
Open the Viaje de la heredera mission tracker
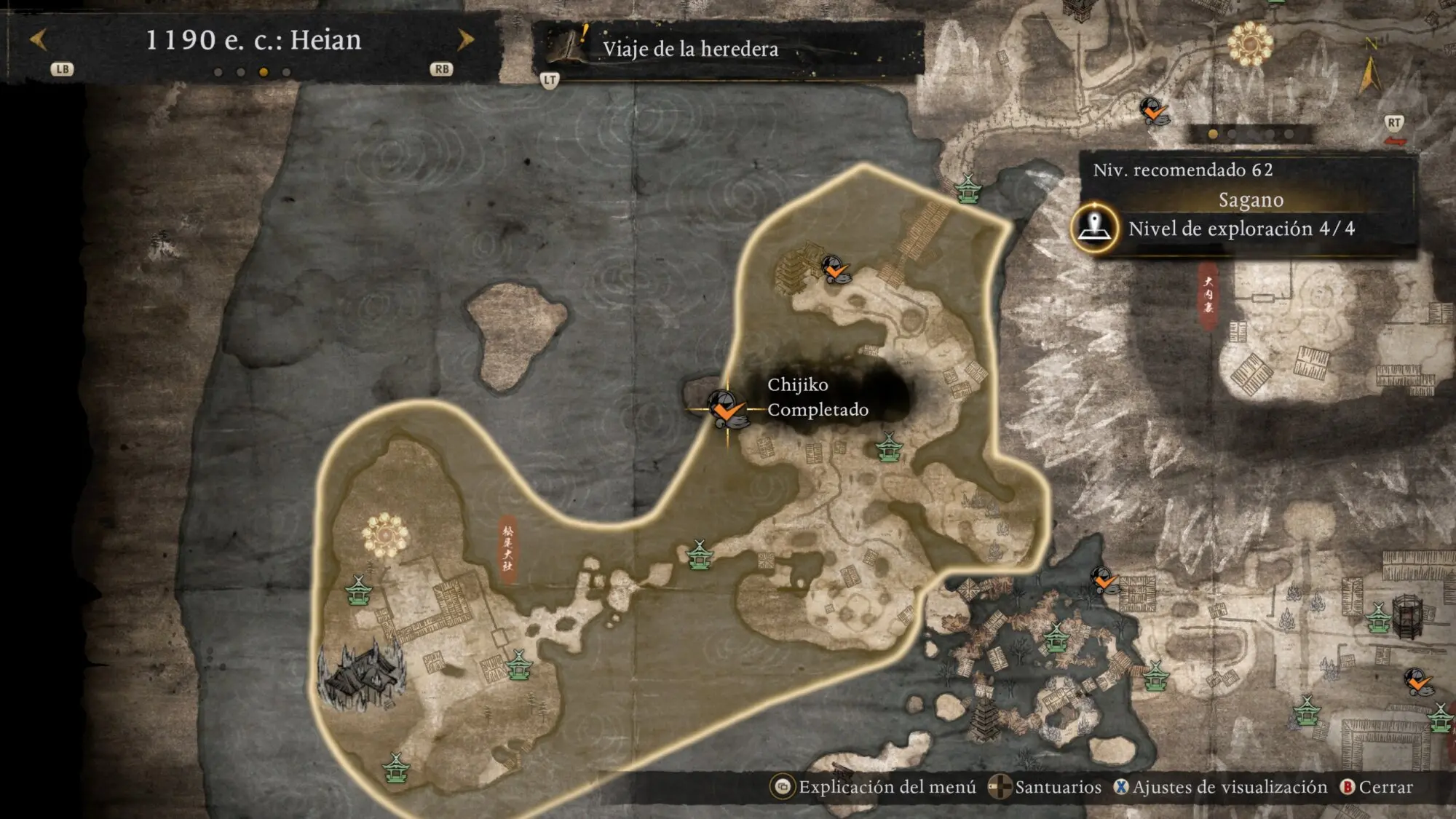pyautogui.click(x=690, y=49)
